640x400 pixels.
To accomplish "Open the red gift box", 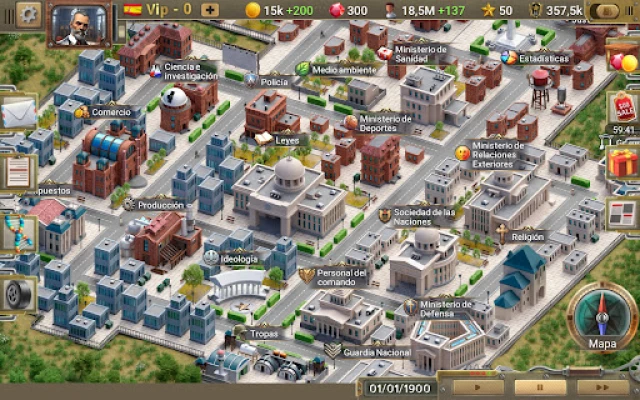I will click(622, 161).
